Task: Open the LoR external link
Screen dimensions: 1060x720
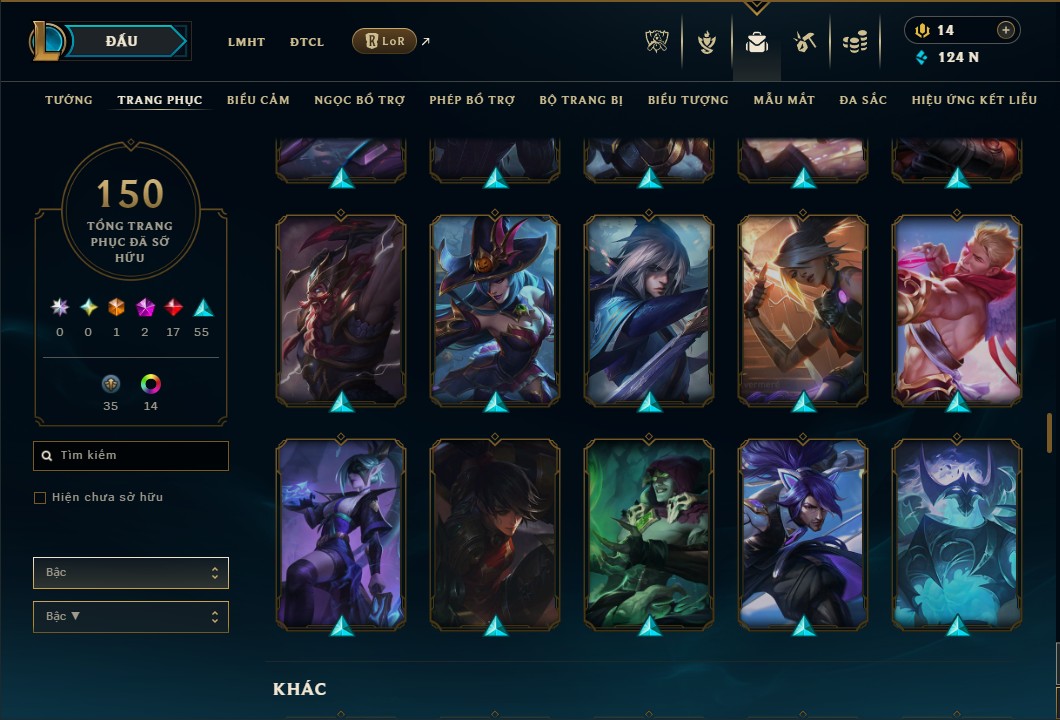Action: (x=384, y=41)
